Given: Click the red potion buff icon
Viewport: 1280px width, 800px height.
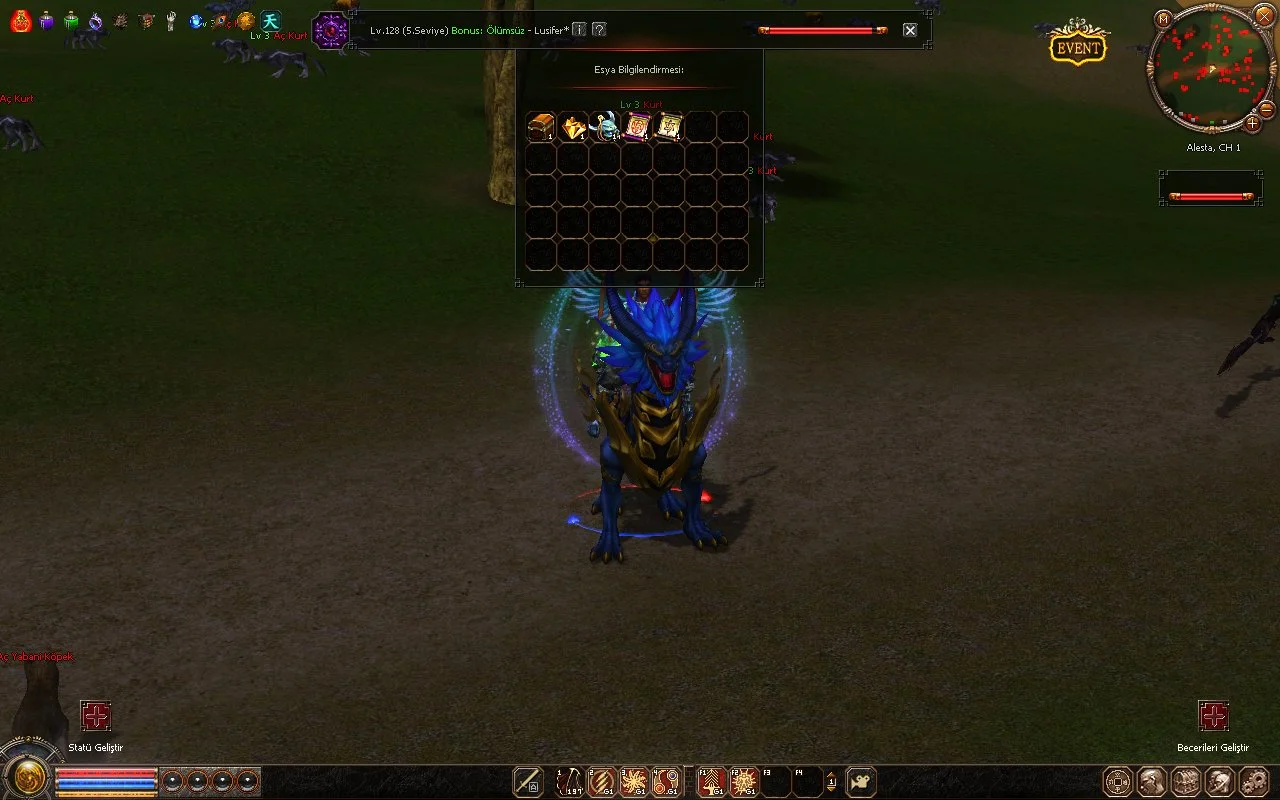Looking at the screenshot, I should [20, 21].
